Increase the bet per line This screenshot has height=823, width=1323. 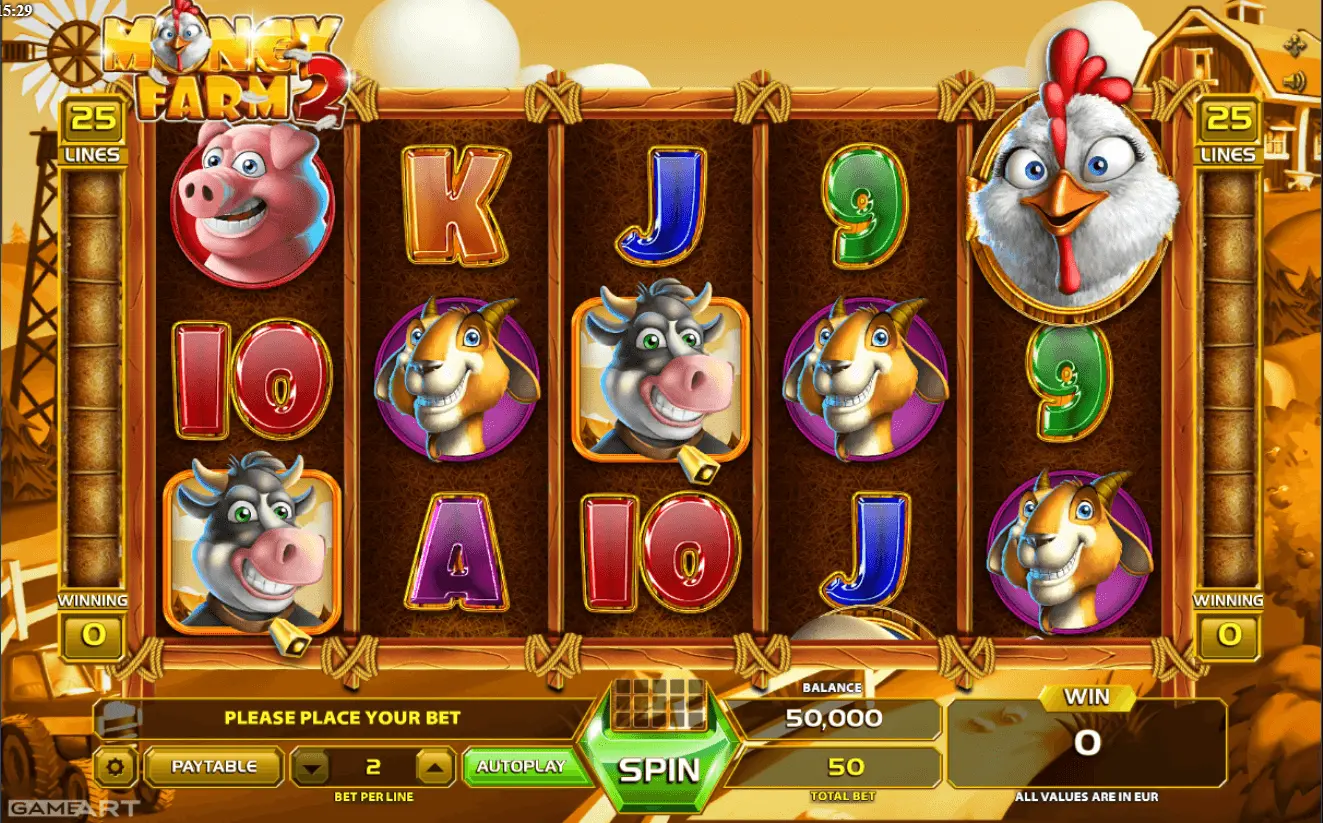coord(435,768)
